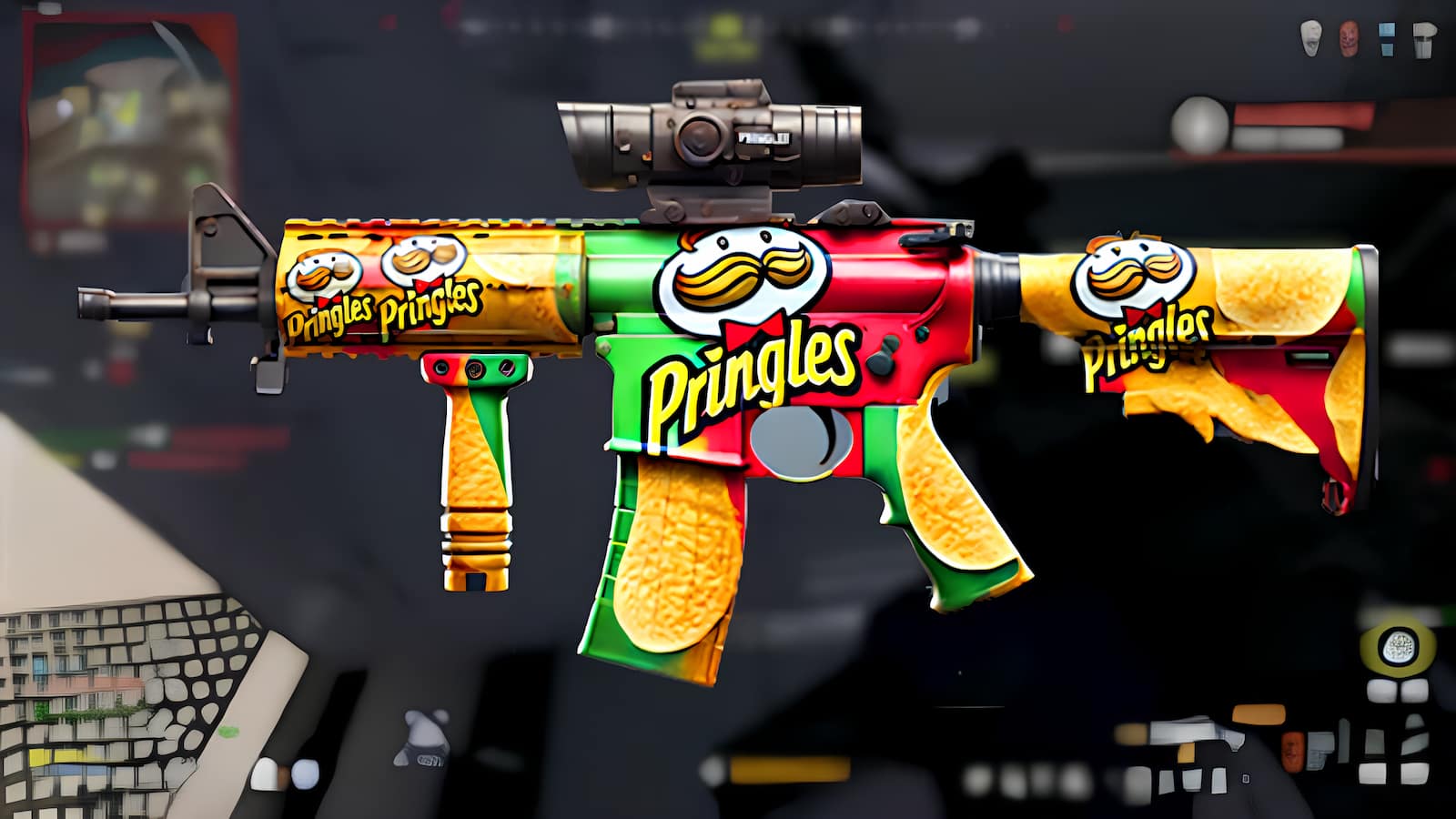The image size is (1456, 819).
Task: Expand the gray tile row beneath the sticker icon
Action: [x=1395, y=690]
